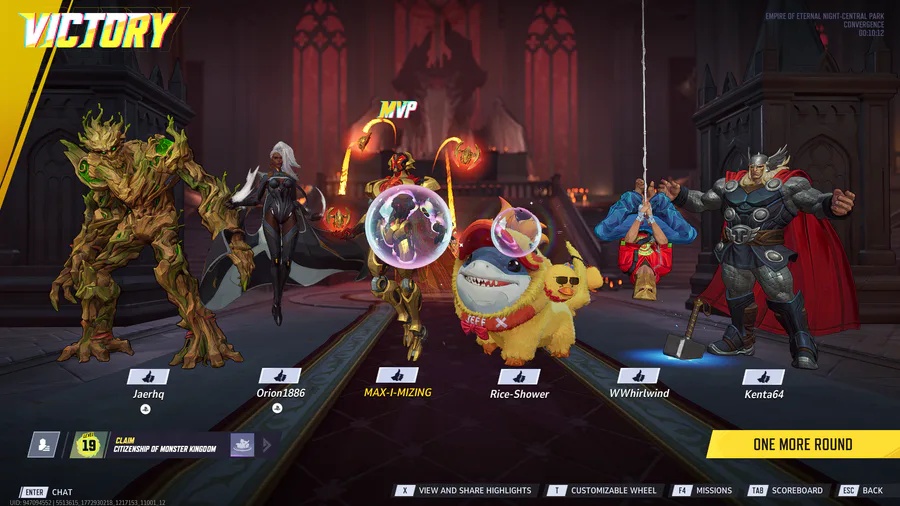View the match Scoreboard
Screen dimensions: 900x506
pyautogui.click(x=786, y=491)
